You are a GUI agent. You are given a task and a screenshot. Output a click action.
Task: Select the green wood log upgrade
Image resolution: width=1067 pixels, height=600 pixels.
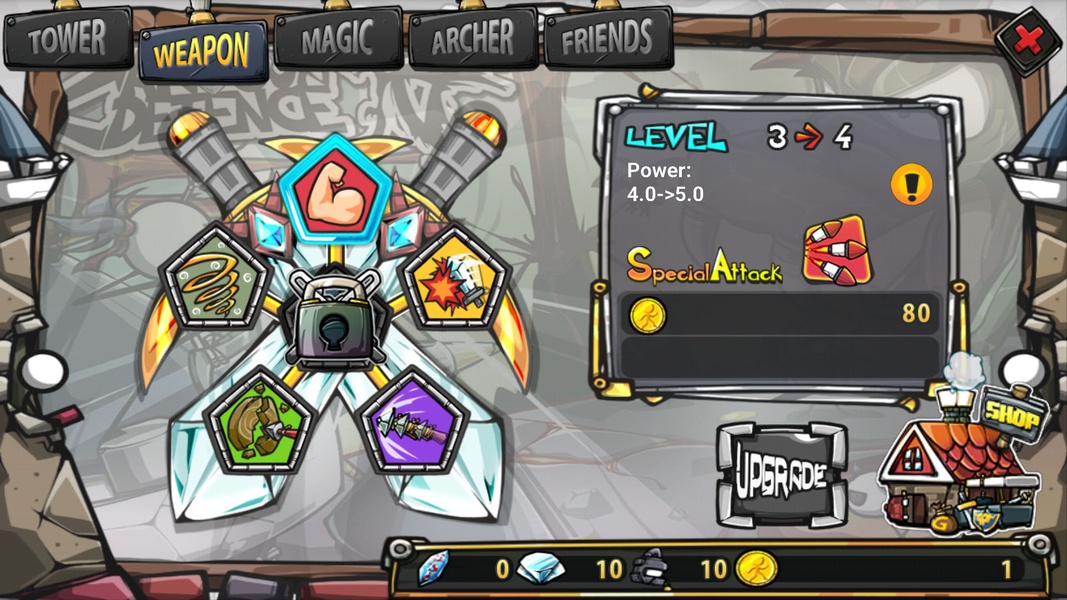(259, 424)
